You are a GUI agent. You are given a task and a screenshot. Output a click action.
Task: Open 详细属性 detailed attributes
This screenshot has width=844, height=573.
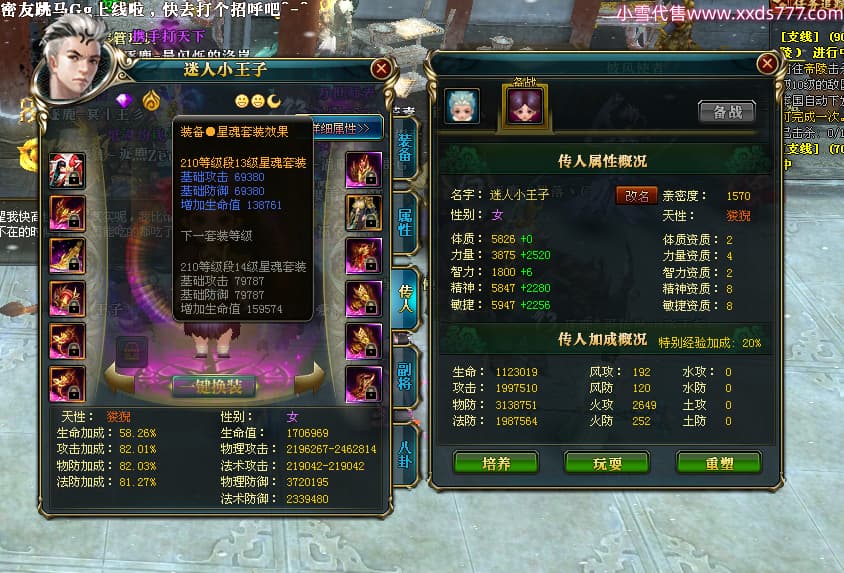[347, 128]
